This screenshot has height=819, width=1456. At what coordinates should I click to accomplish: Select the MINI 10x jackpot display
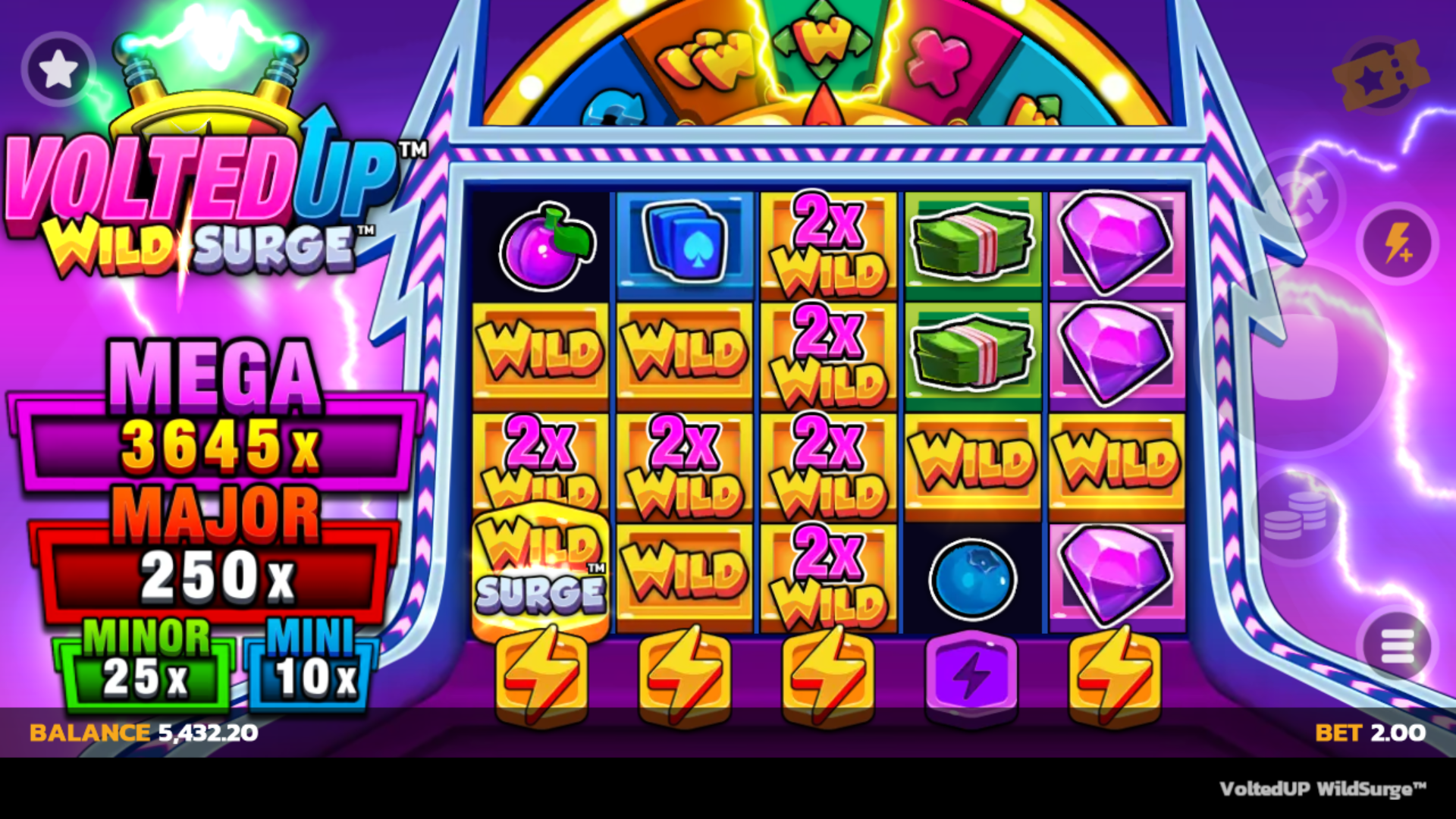[x=311, y=675]
